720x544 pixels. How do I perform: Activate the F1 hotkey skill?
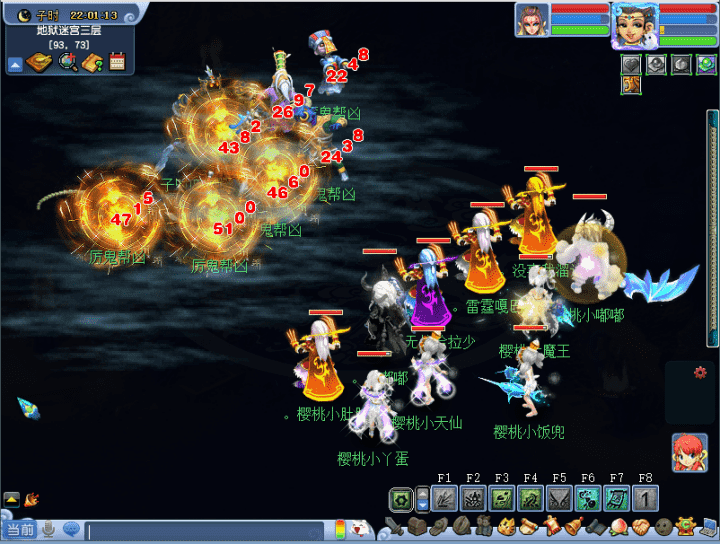(445, 497)
